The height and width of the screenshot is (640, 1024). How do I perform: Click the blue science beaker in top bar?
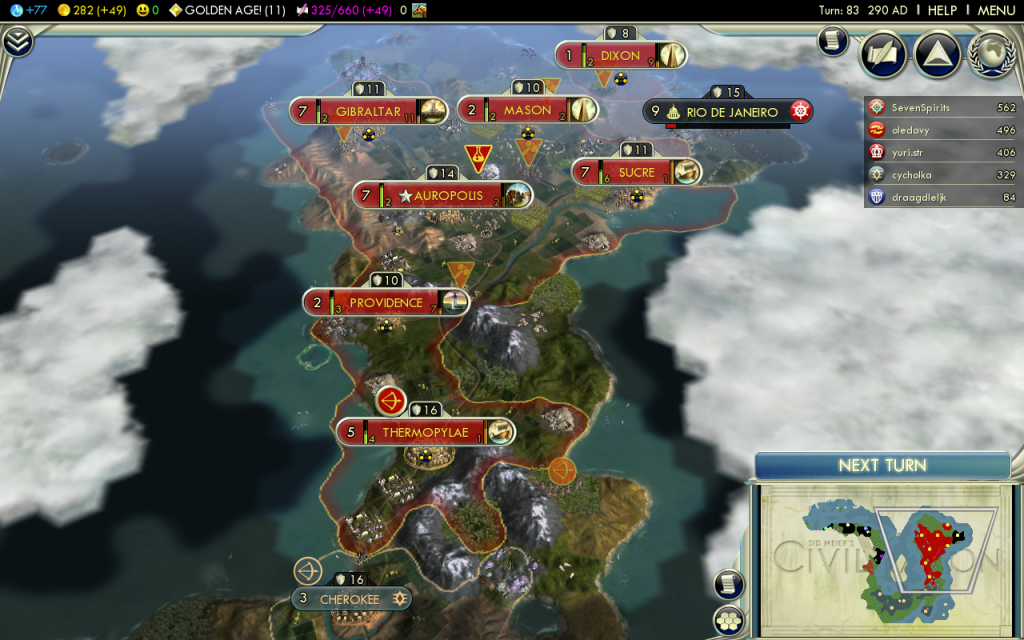(16, 10)
